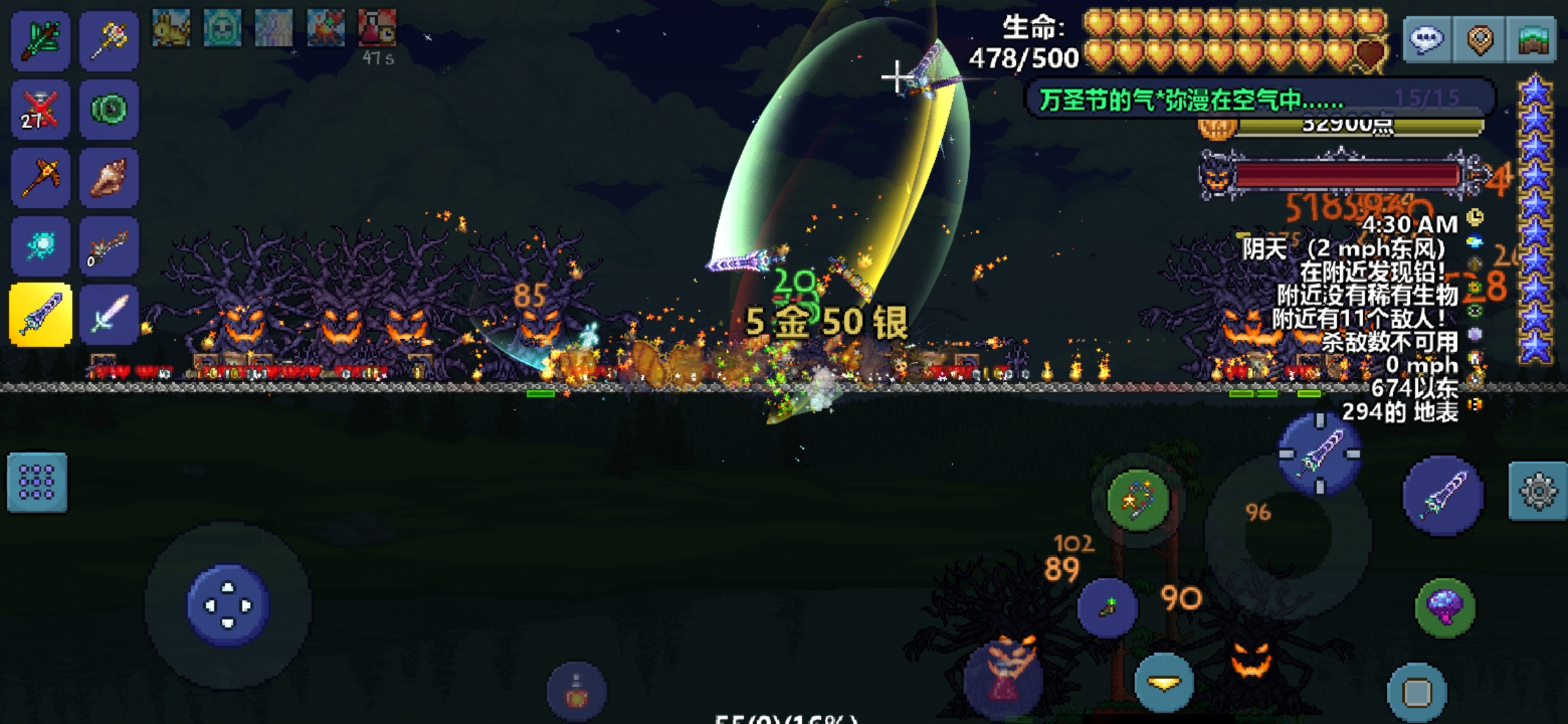Pick the golden staff hotbar slot
The width and height of the screenshot is (1568, 724).
coord(109,40)
